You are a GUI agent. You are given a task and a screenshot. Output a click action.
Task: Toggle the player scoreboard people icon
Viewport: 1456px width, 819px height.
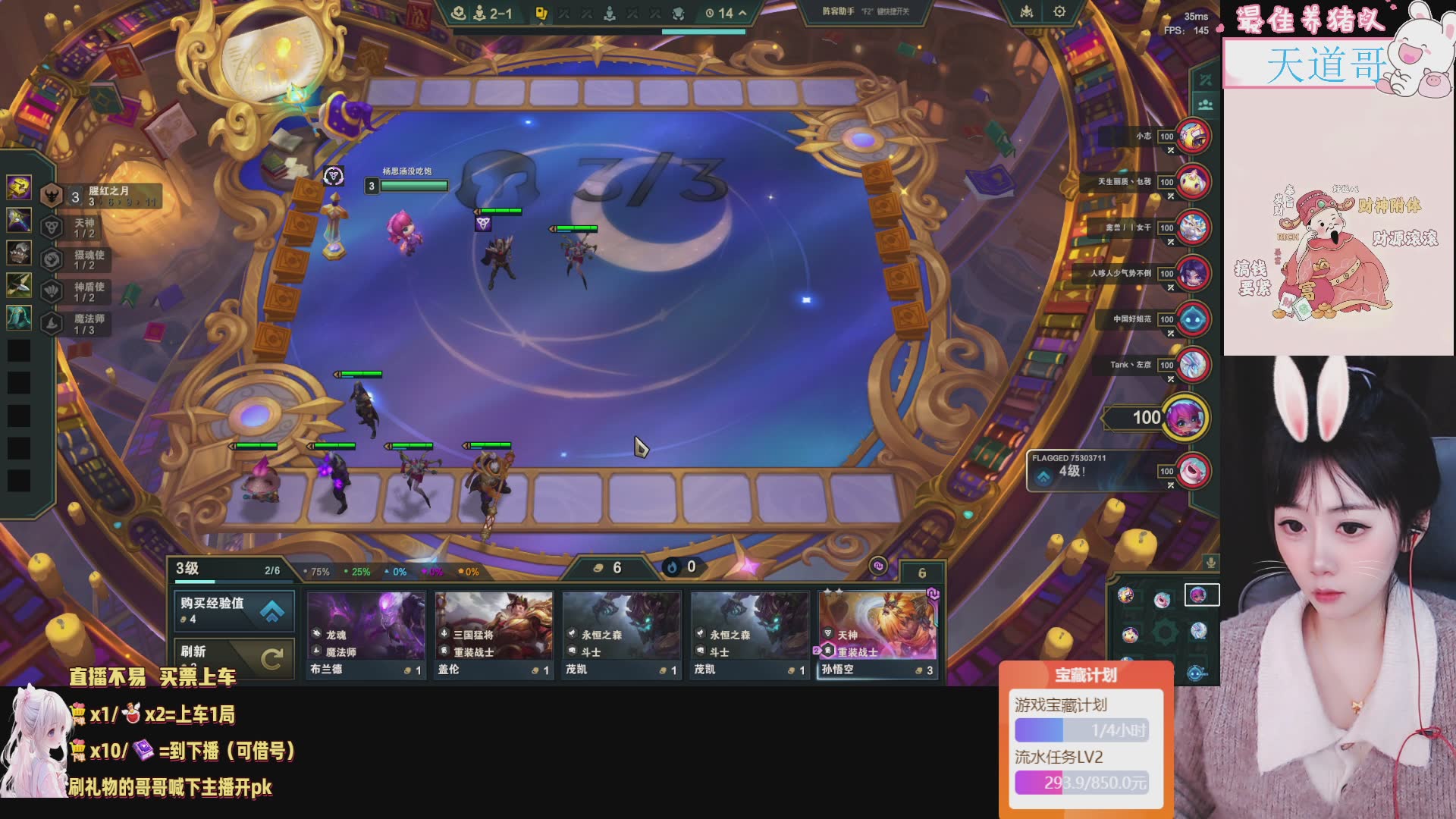click(1206, 105)
